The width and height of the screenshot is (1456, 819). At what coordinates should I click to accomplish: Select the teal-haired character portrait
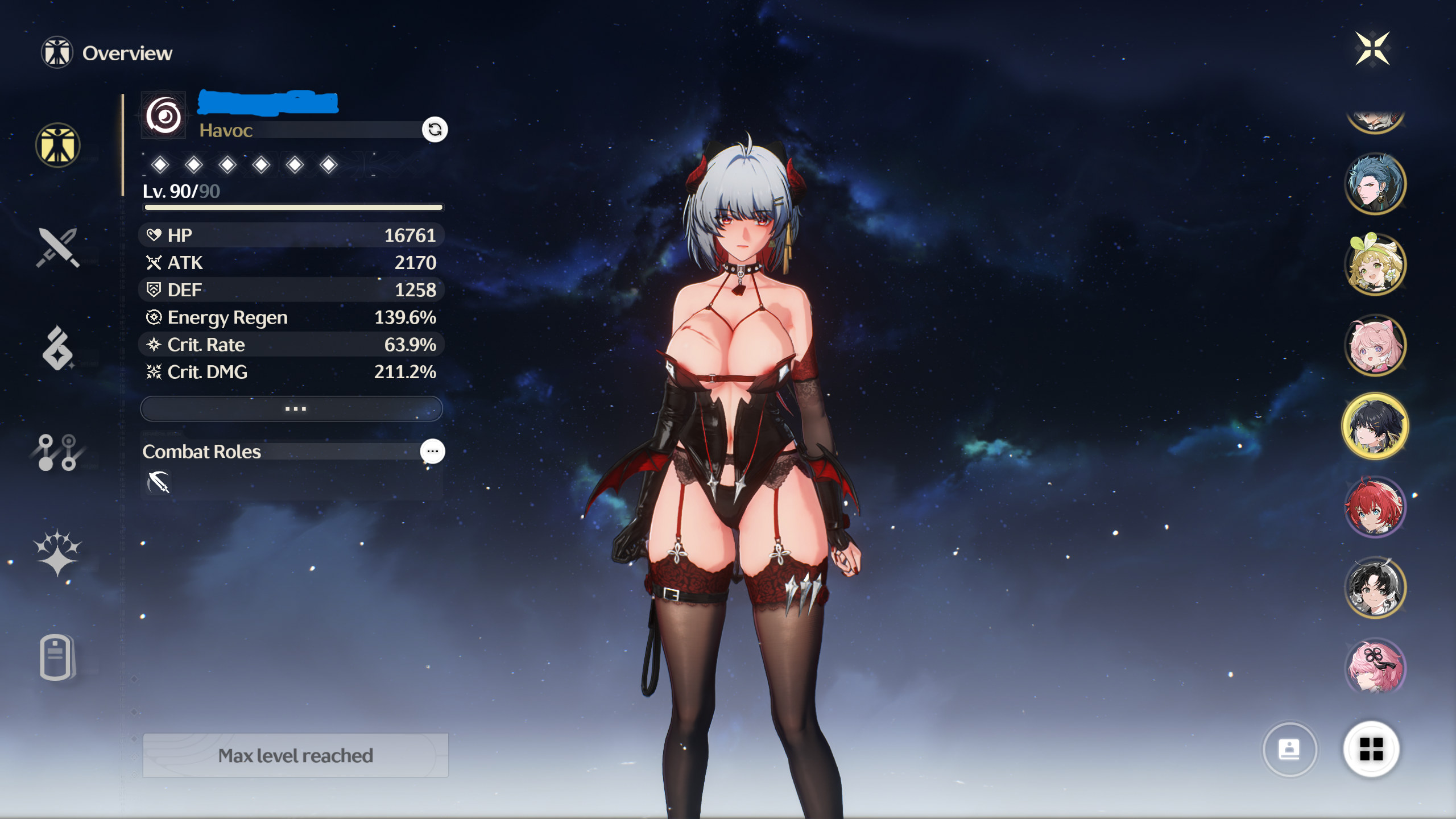(1375, 184)
